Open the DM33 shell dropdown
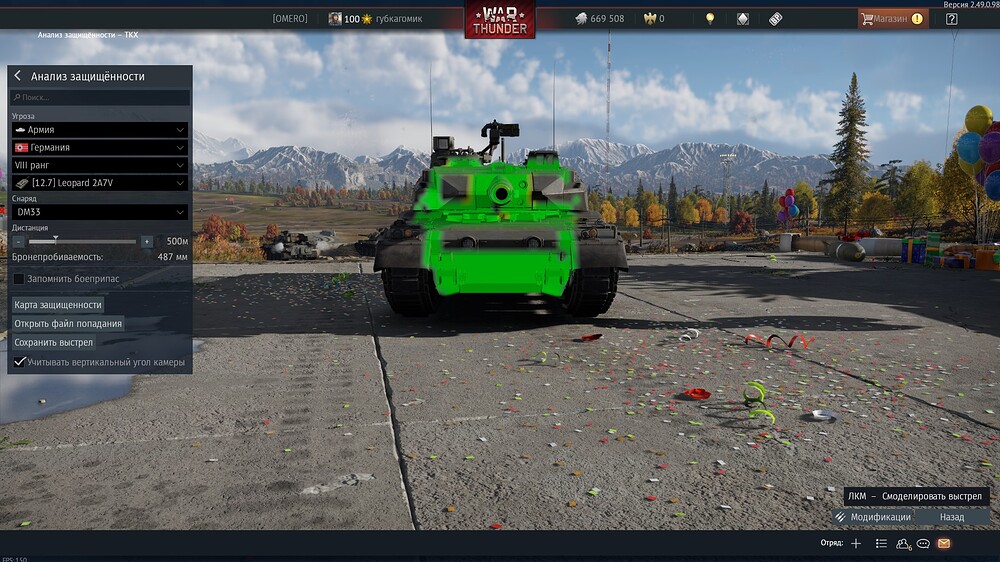The height and width of the screenshot is (562, 1000). click(x=100, y=212)
